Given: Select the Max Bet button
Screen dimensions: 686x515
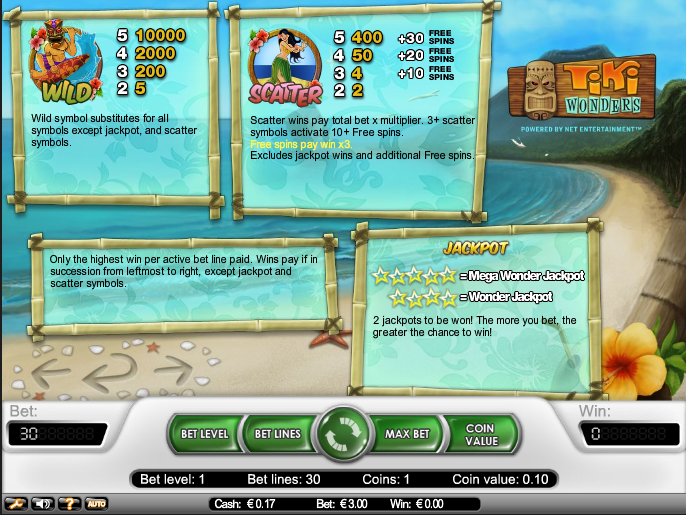Looking at the screenshot, I should 407,434.
